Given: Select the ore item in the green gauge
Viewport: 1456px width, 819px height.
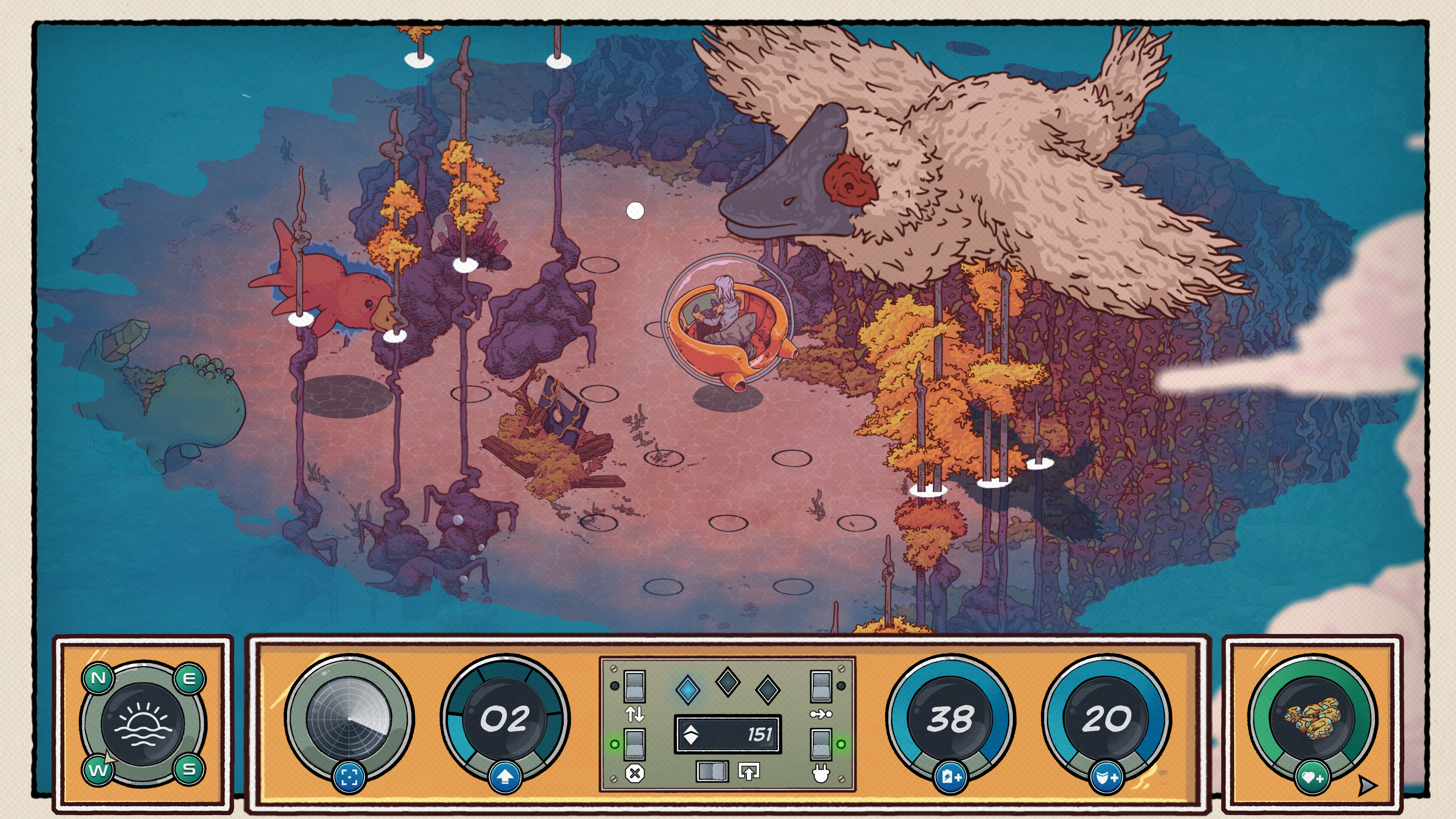Looking at the screenshot, I should pyautogui.click(x=1312, y=719).
